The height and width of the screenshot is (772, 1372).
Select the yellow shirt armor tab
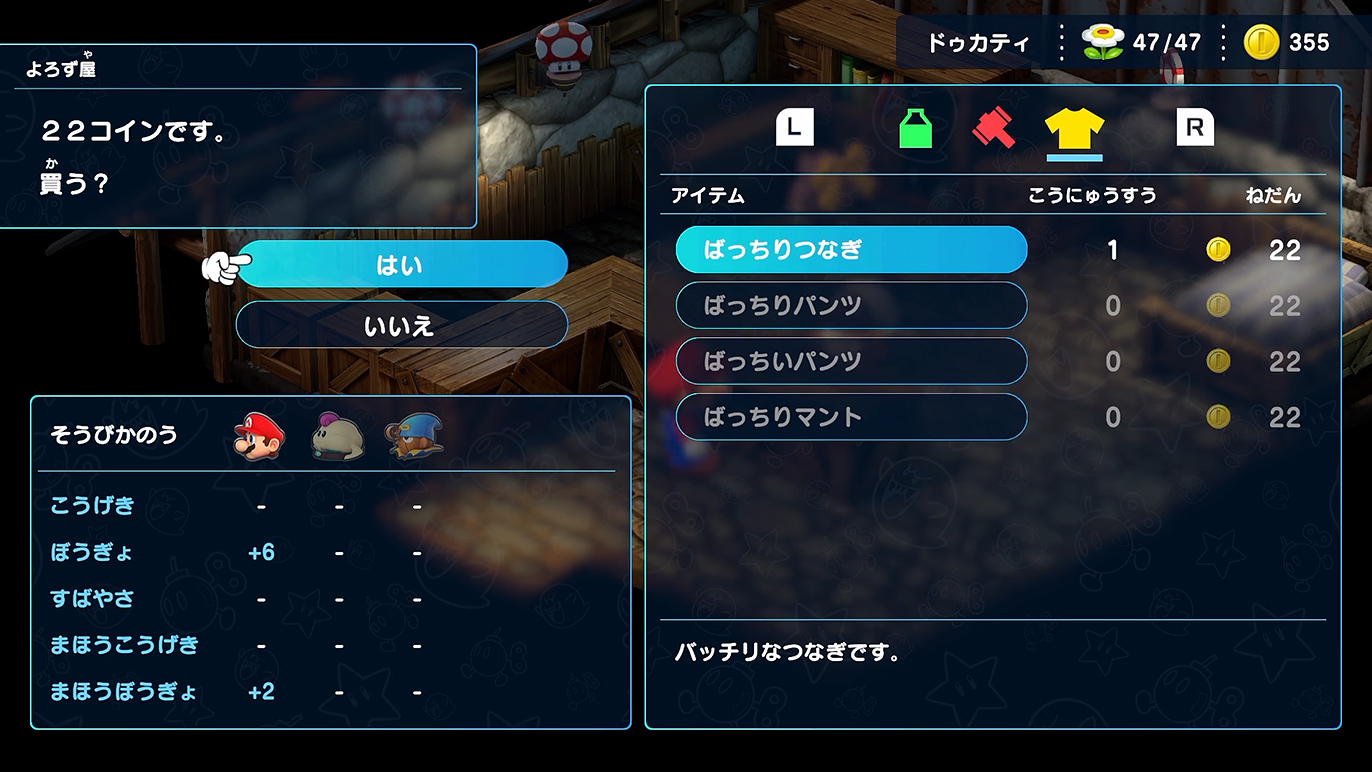click(x=1074, y=129)
